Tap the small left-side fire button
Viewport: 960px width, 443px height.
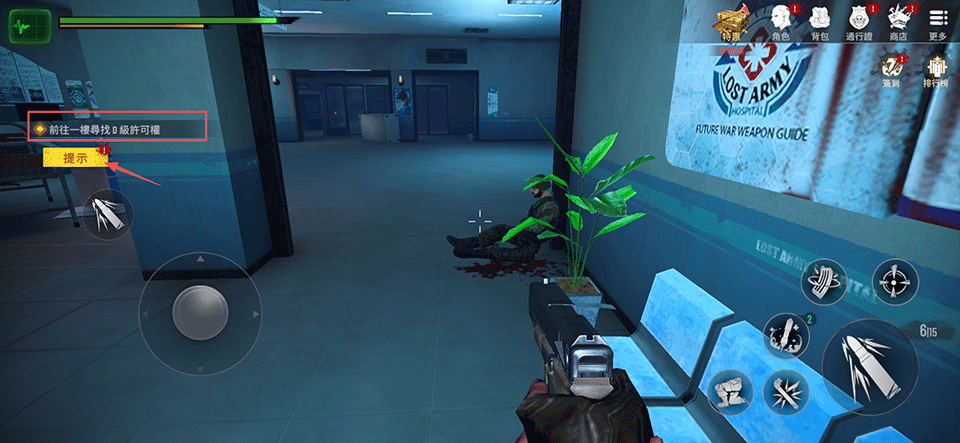click(x=107, y=214)
